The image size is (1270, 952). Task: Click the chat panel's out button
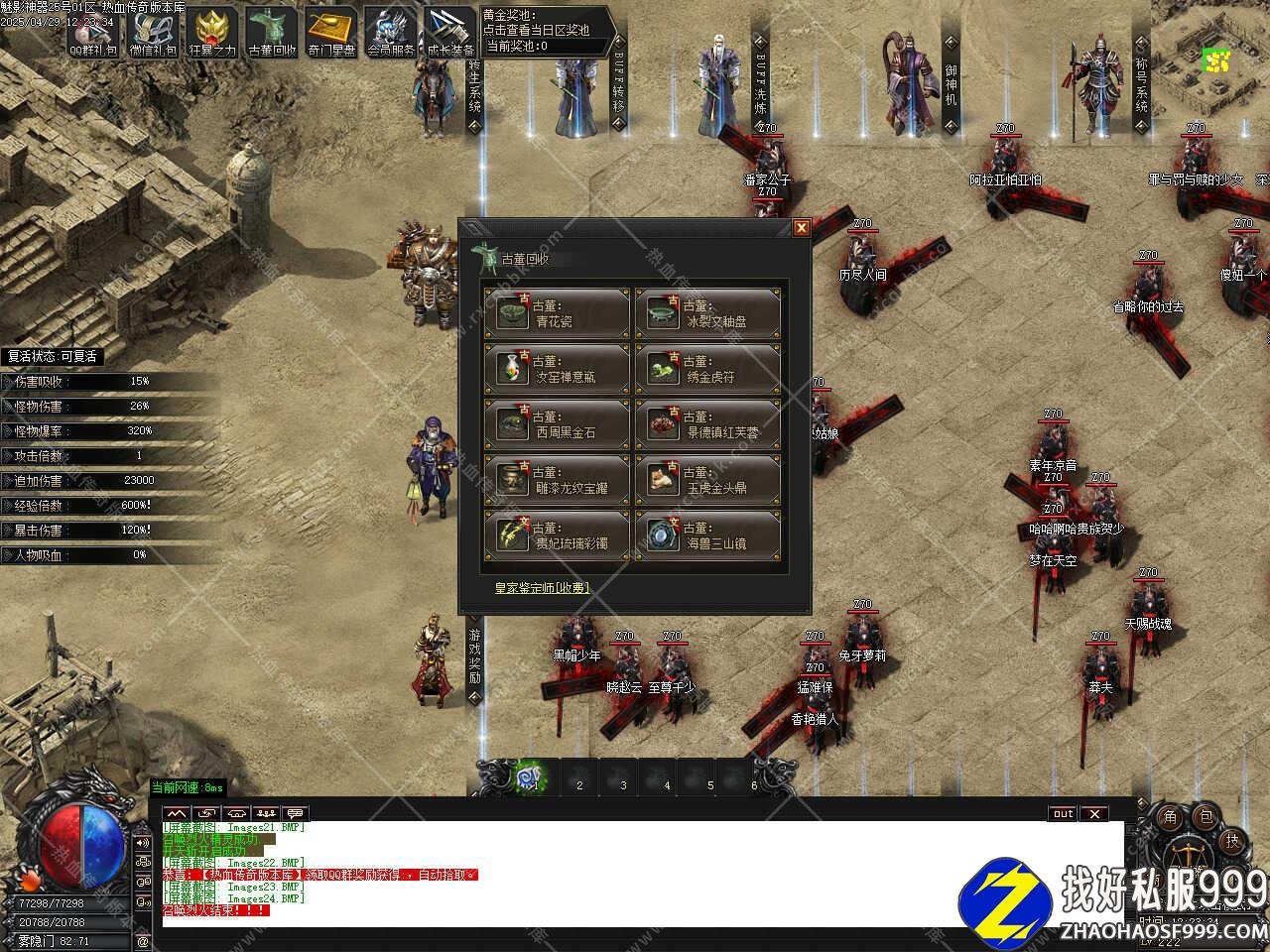coord(1063,814)
